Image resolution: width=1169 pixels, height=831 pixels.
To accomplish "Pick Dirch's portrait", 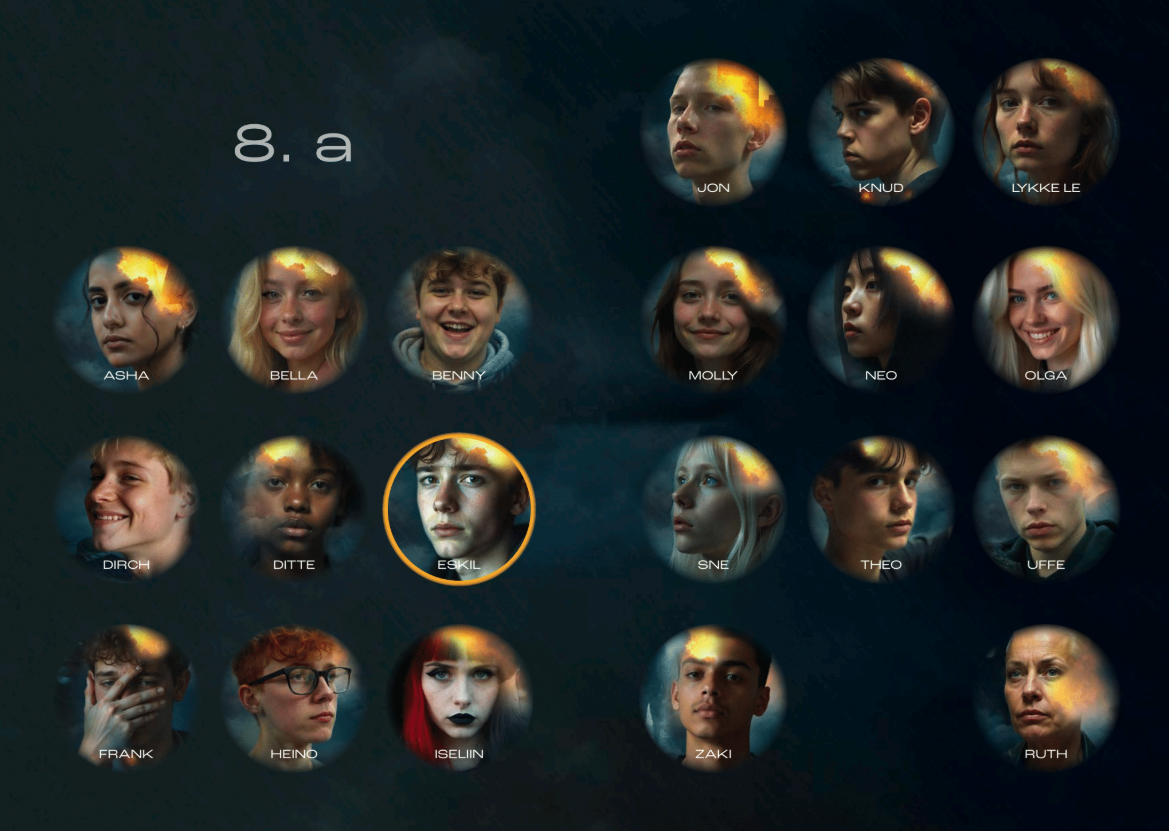I will (127, 507).
